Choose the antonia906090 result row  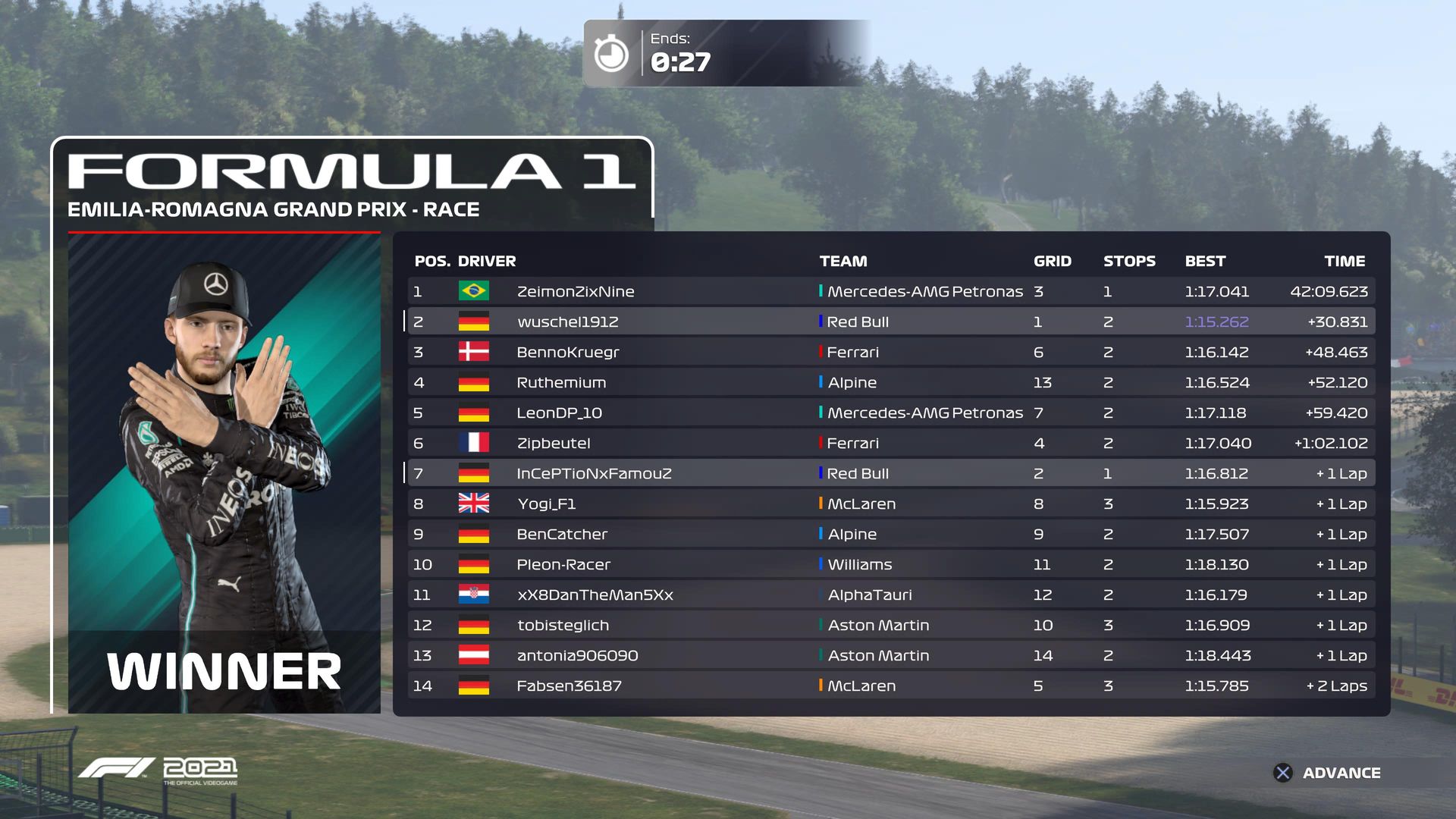click(577, 655)
